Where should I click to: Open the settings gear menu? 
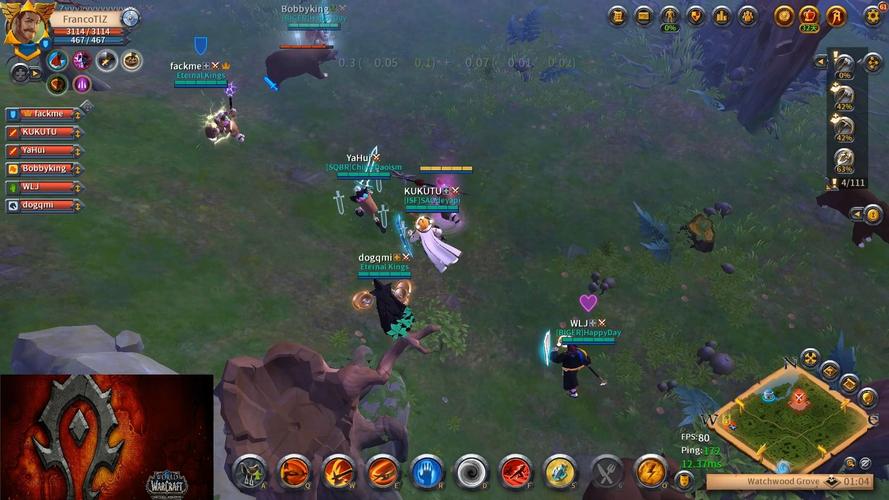point(872,15)
